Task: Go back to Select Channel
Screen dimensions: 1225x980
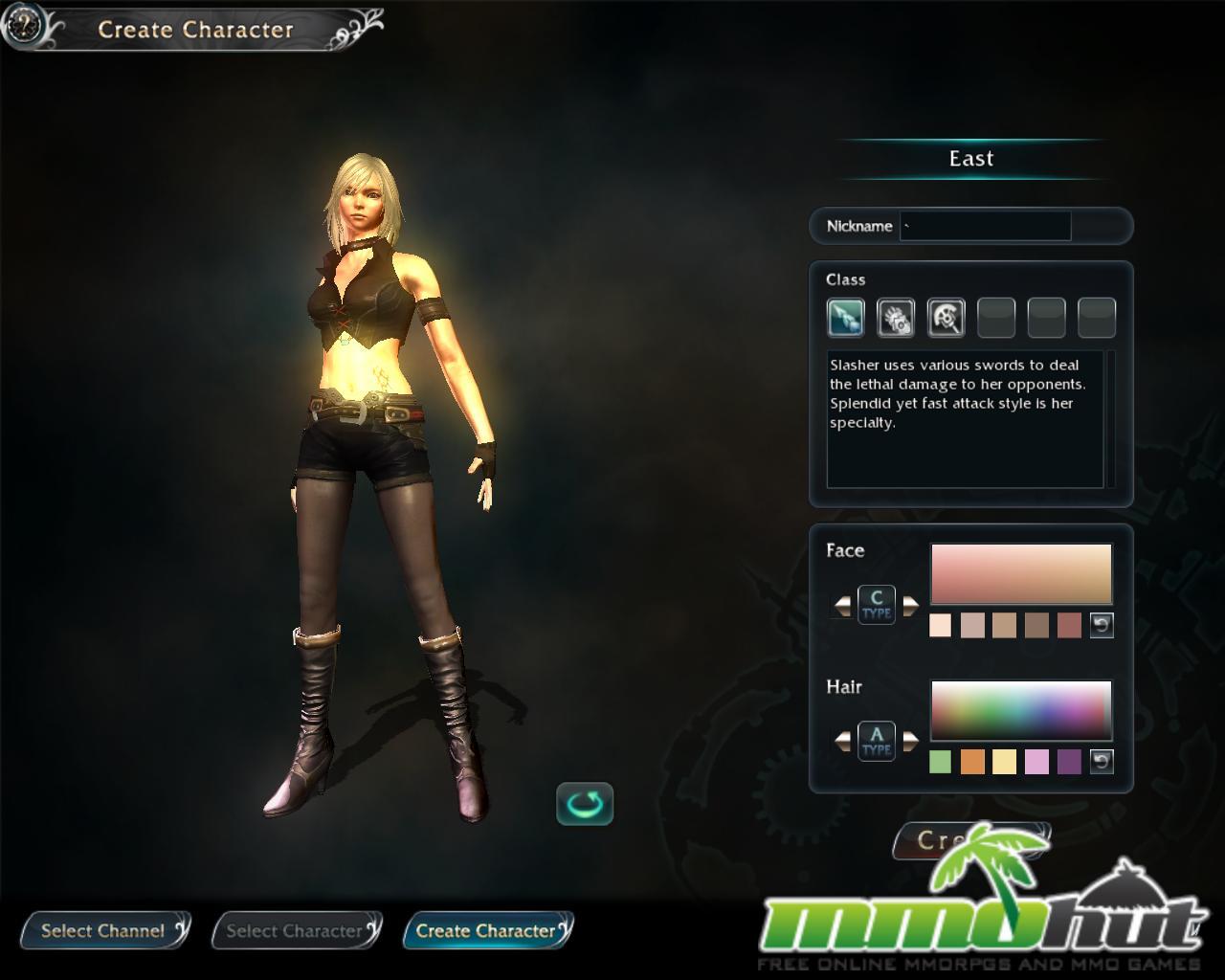Action: tap(103, 930)
